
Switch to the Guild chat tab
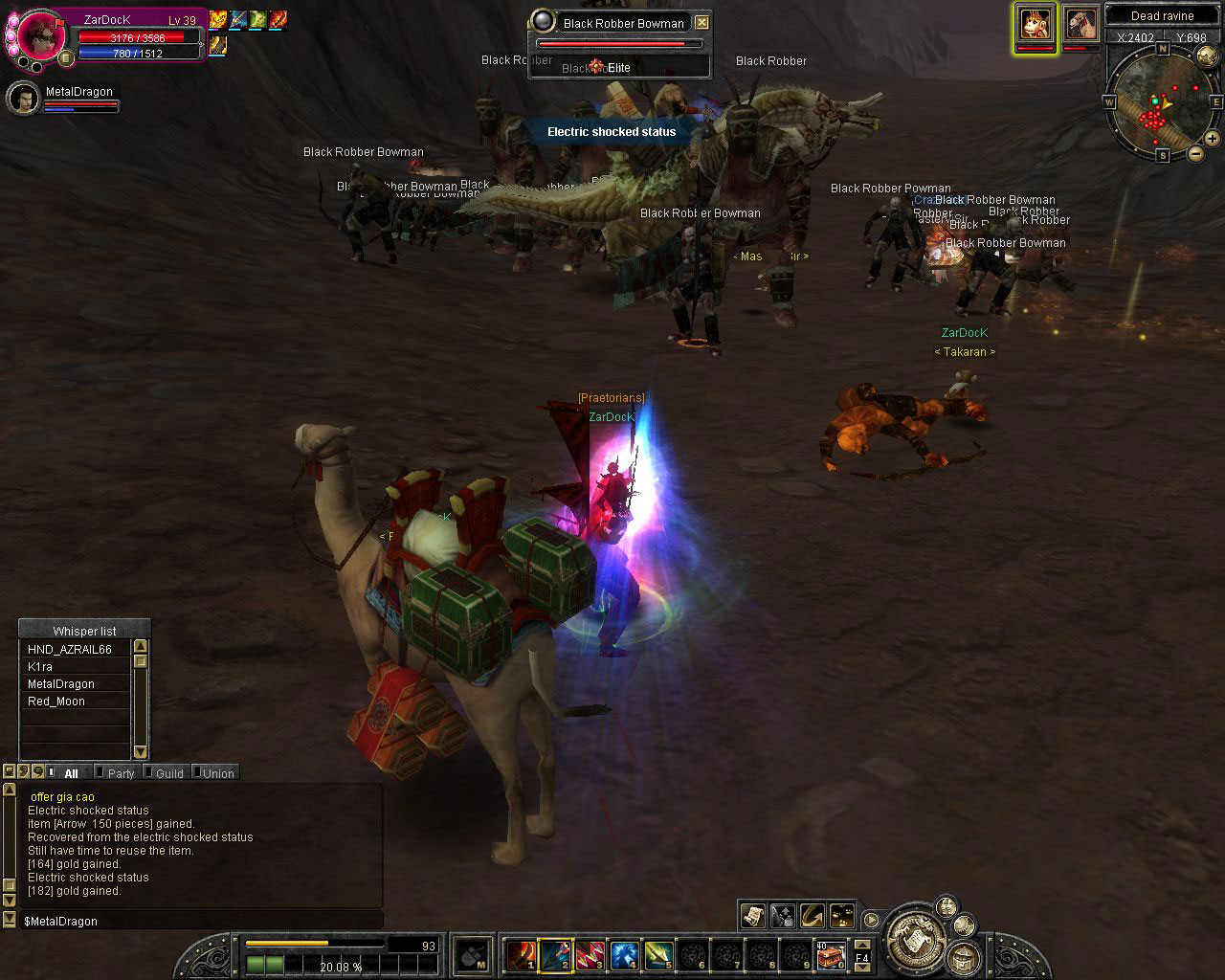[168, 773]
